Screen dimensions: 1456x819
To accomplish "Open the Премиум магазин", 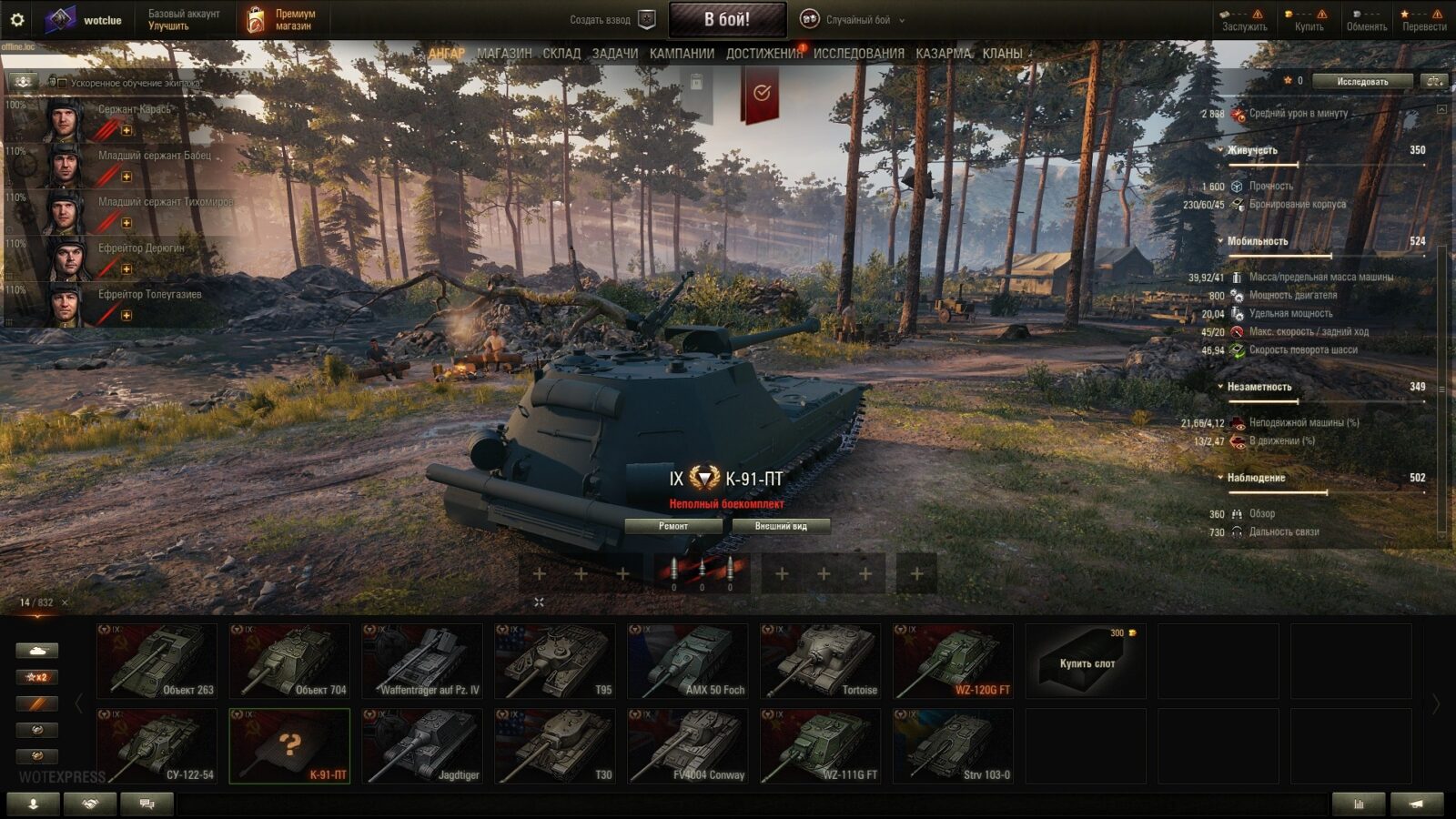I will tap(282, 19).
